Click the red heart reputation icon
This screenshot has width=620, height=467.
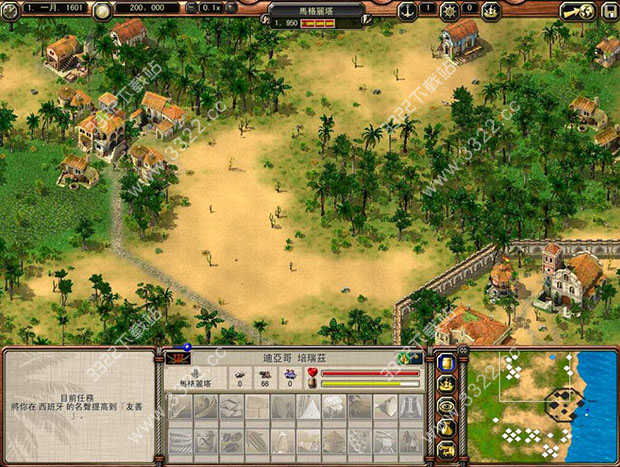[x=311, y=373]
